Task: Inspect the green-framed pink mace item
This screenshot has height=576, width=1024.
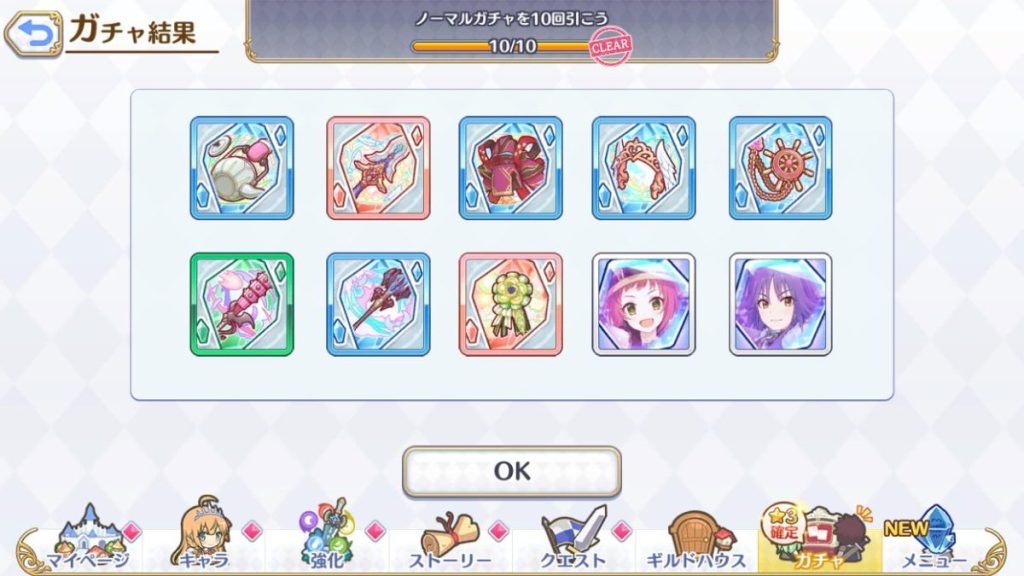Action: click(x=242, y=304)
